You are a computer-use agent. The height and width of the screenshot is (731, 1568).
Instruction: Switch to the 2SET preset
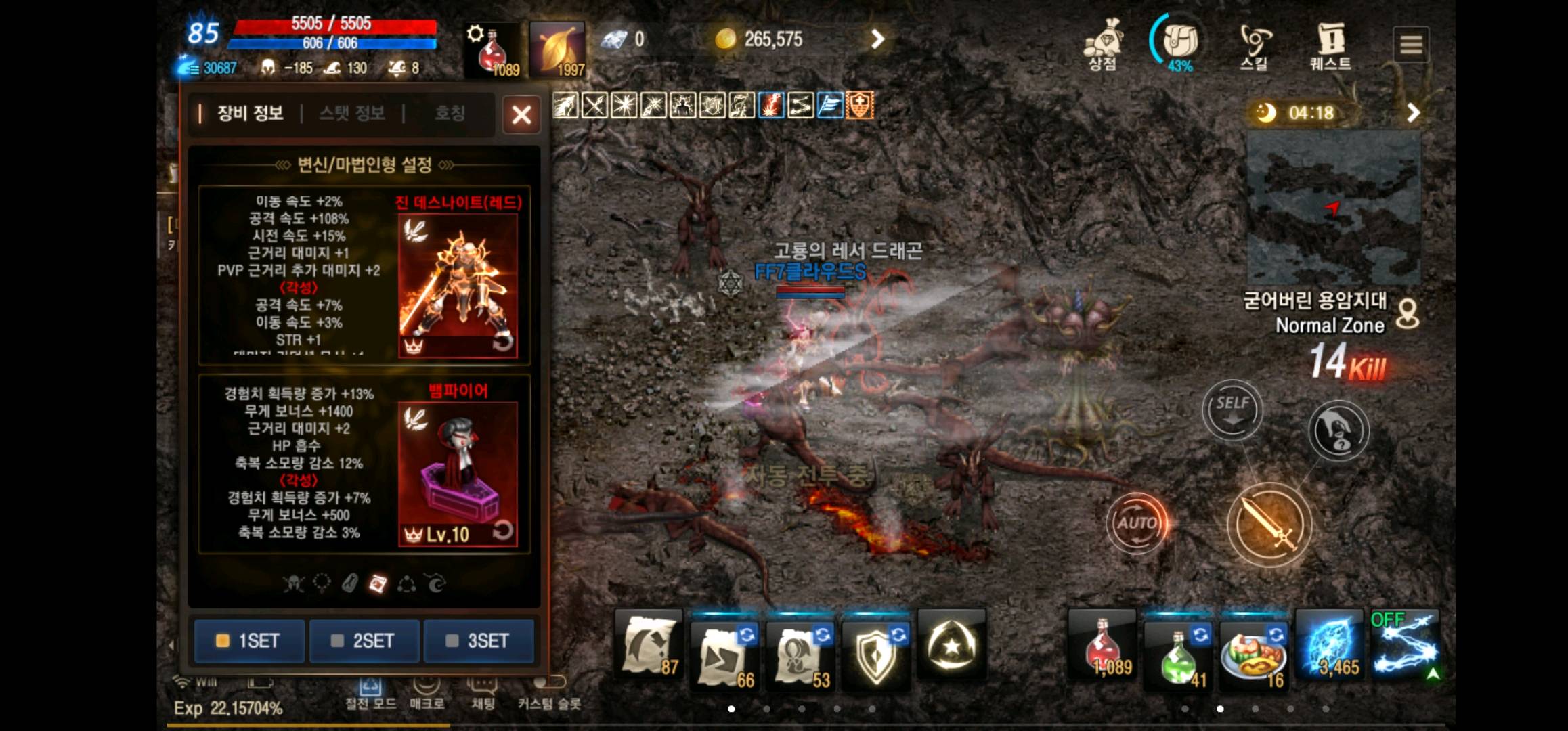[x=364, y=640]
